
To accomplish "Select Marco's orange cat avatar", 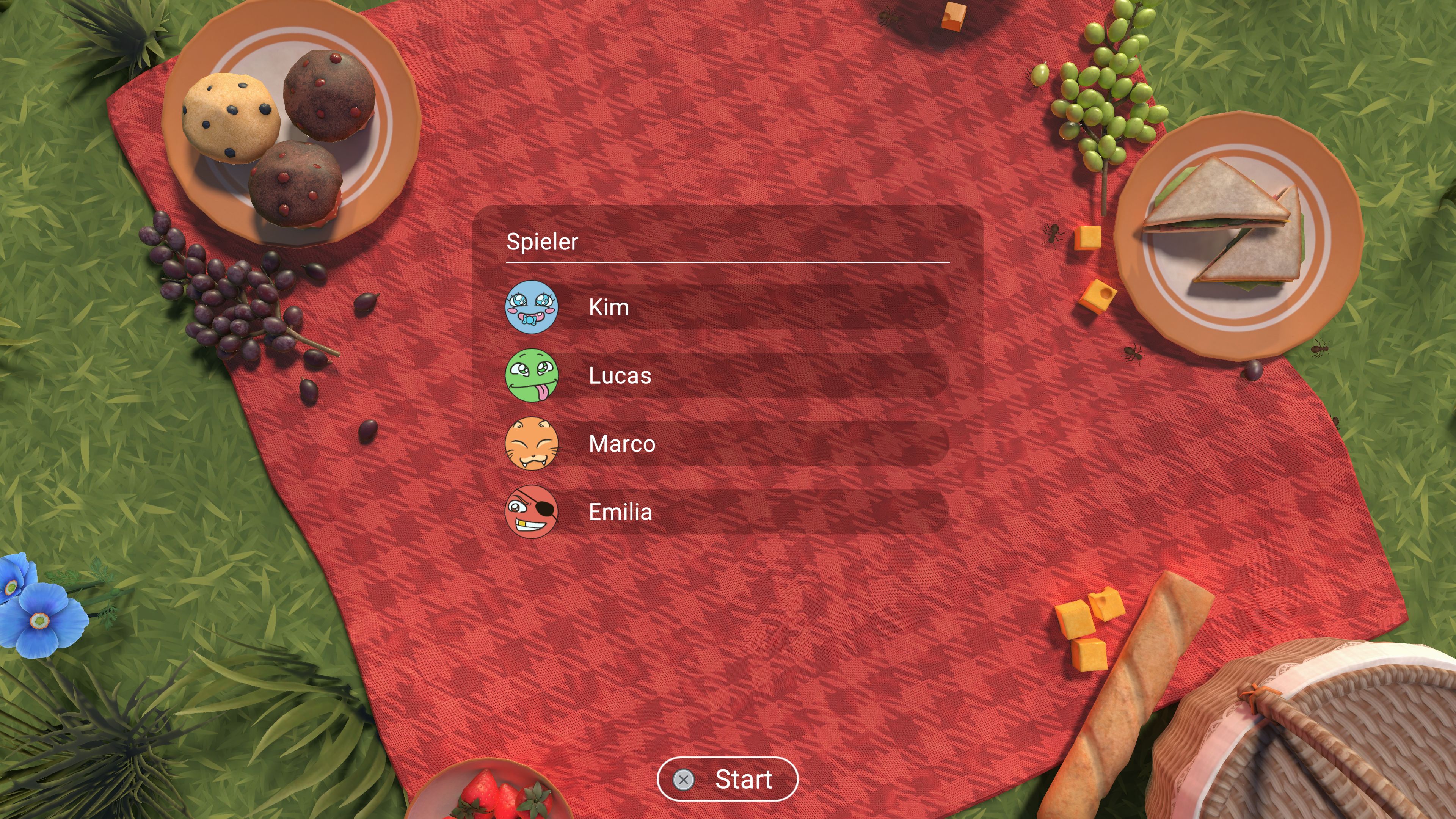I will (532, 444).
